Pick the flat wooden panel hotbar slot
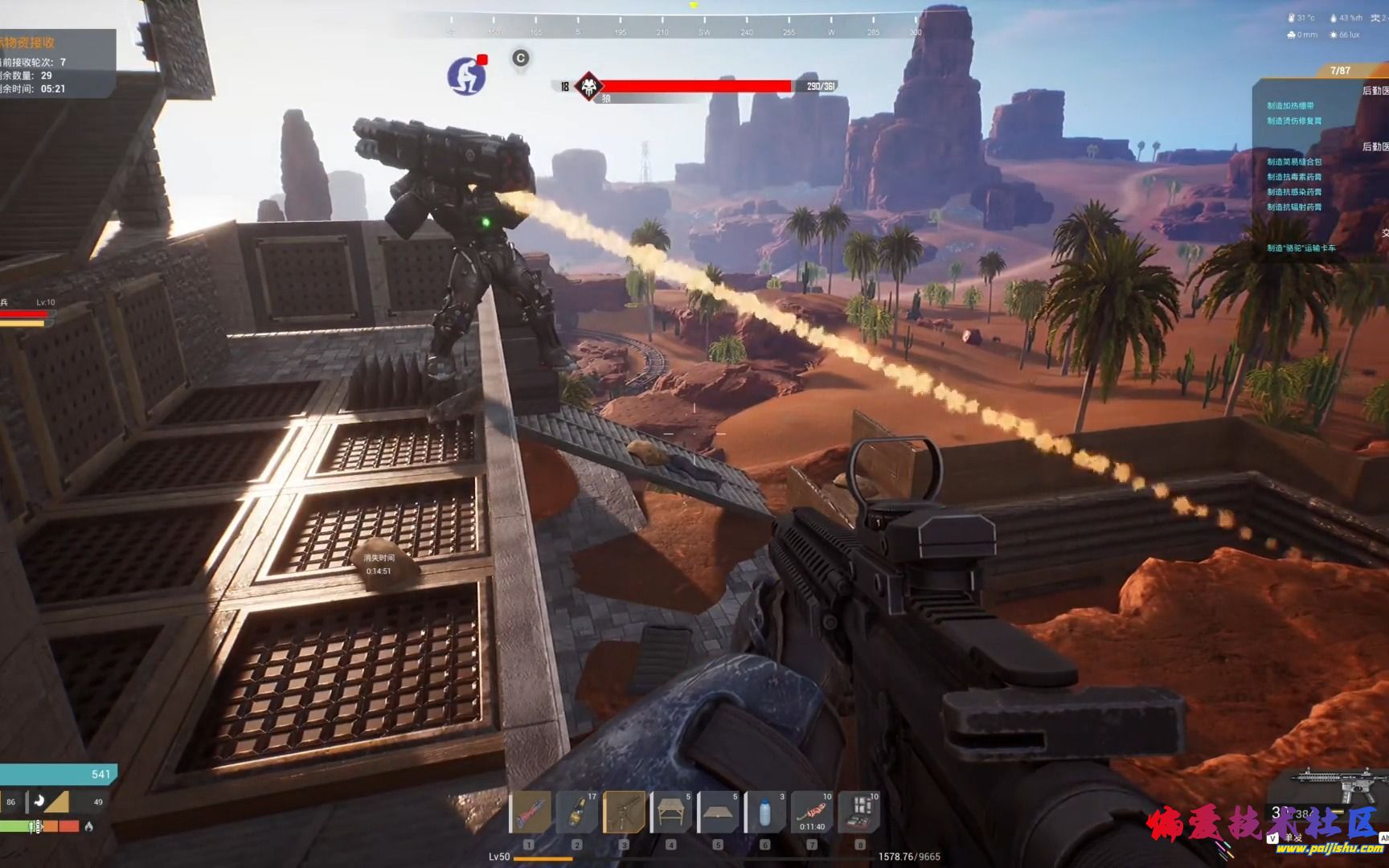 [x=718, y=813]
